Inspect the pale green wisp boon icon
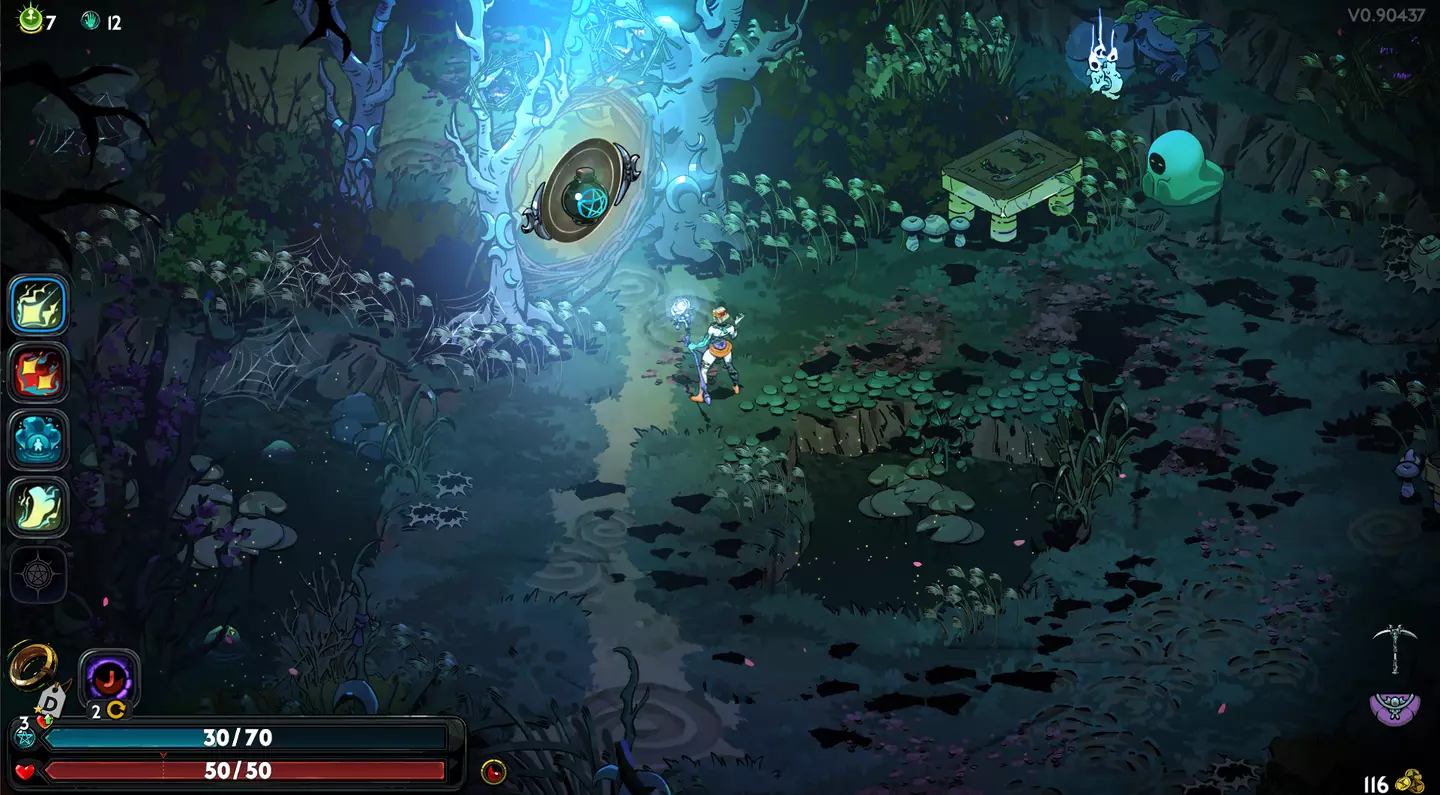1440x795 pixels. (39, 507)
